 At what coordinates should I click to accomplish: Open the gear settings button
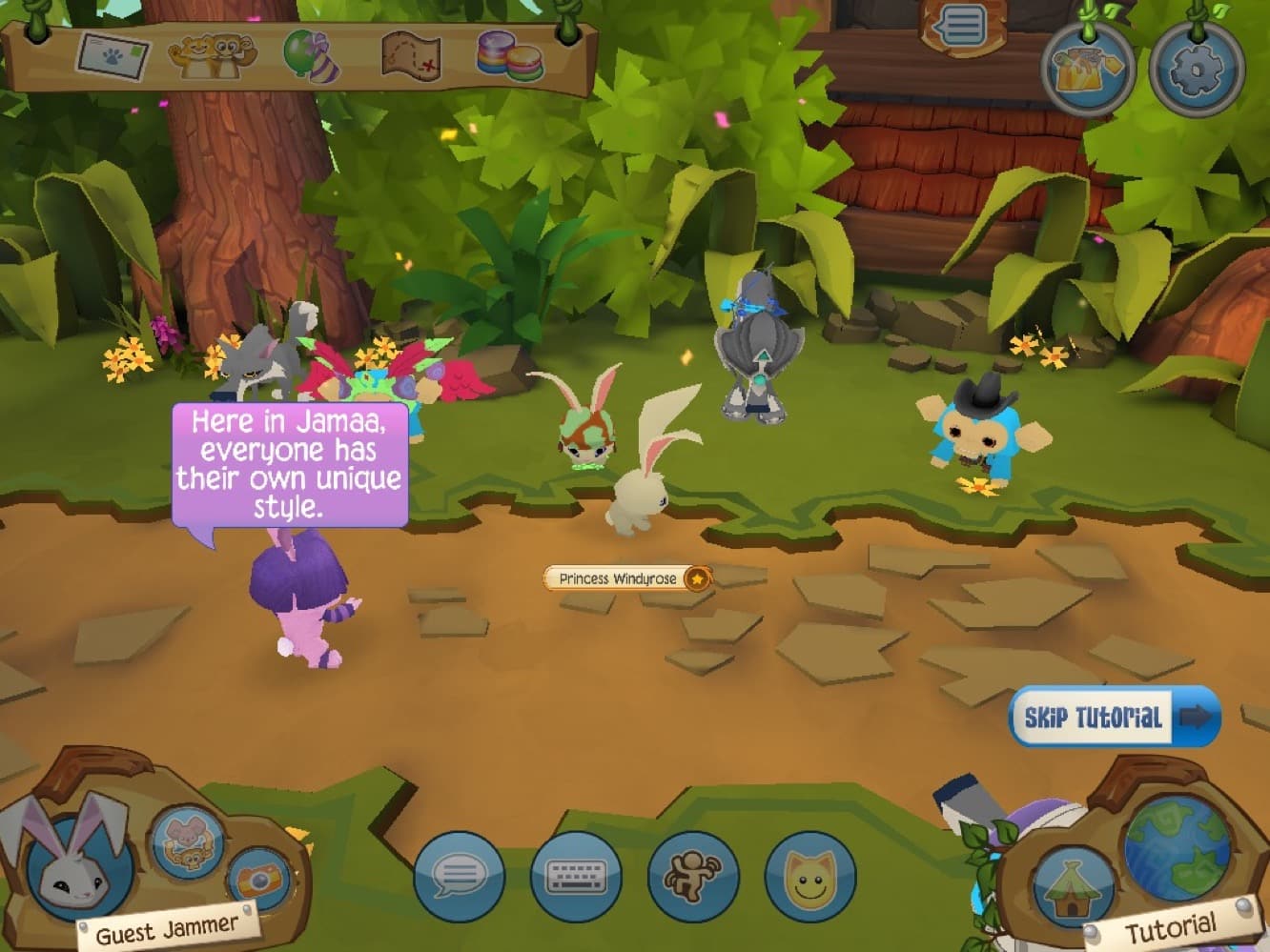coord(1197,69)
